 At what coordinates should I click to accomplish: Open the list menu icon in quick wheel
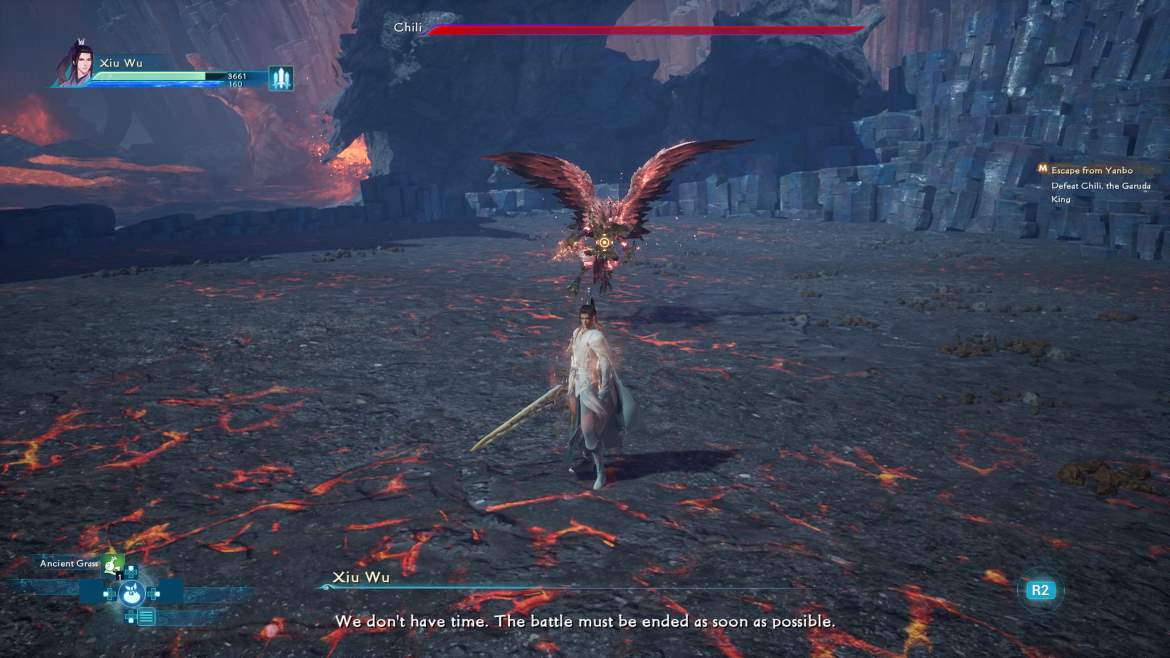click(146, 617)
